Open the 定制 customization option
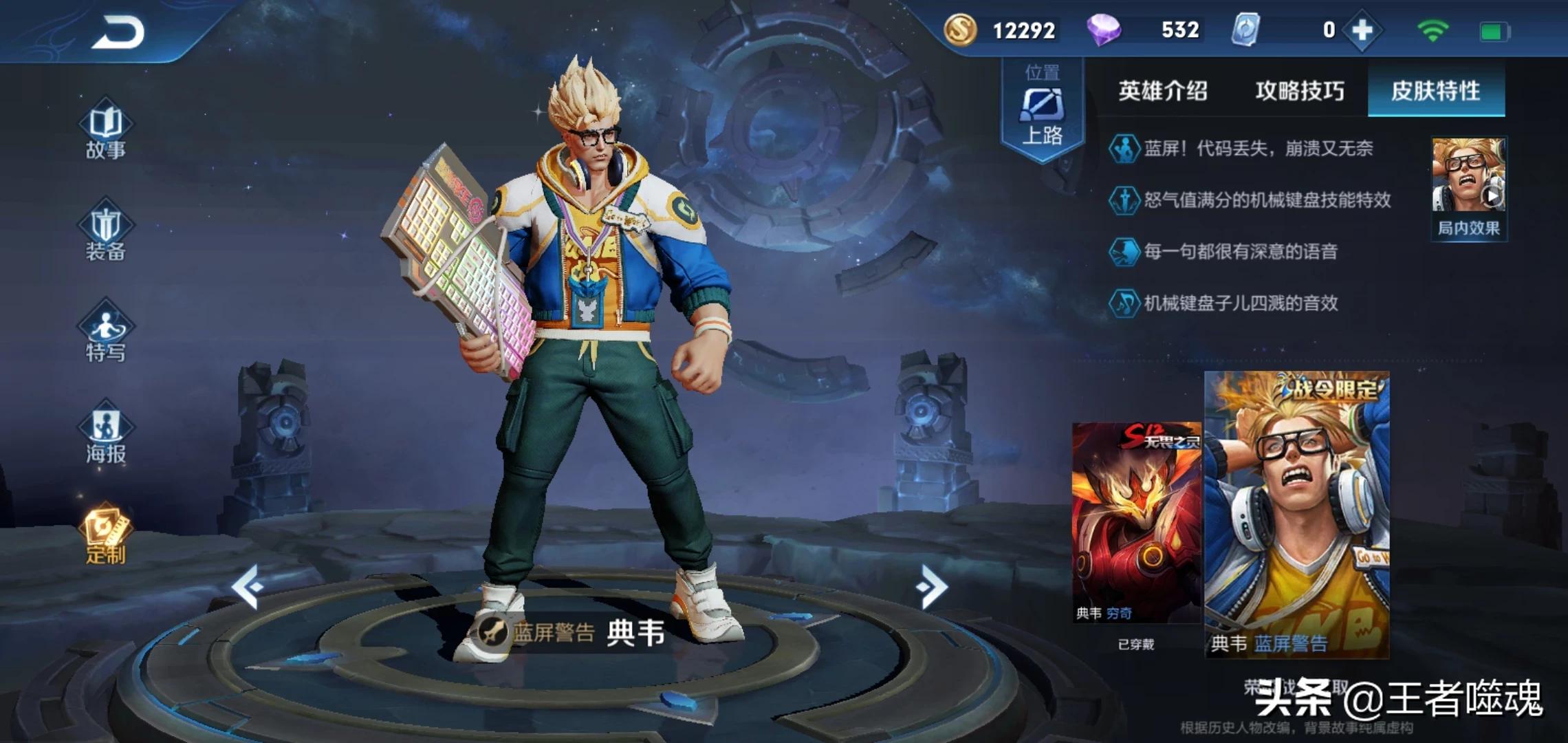 [x=106, y=535]
